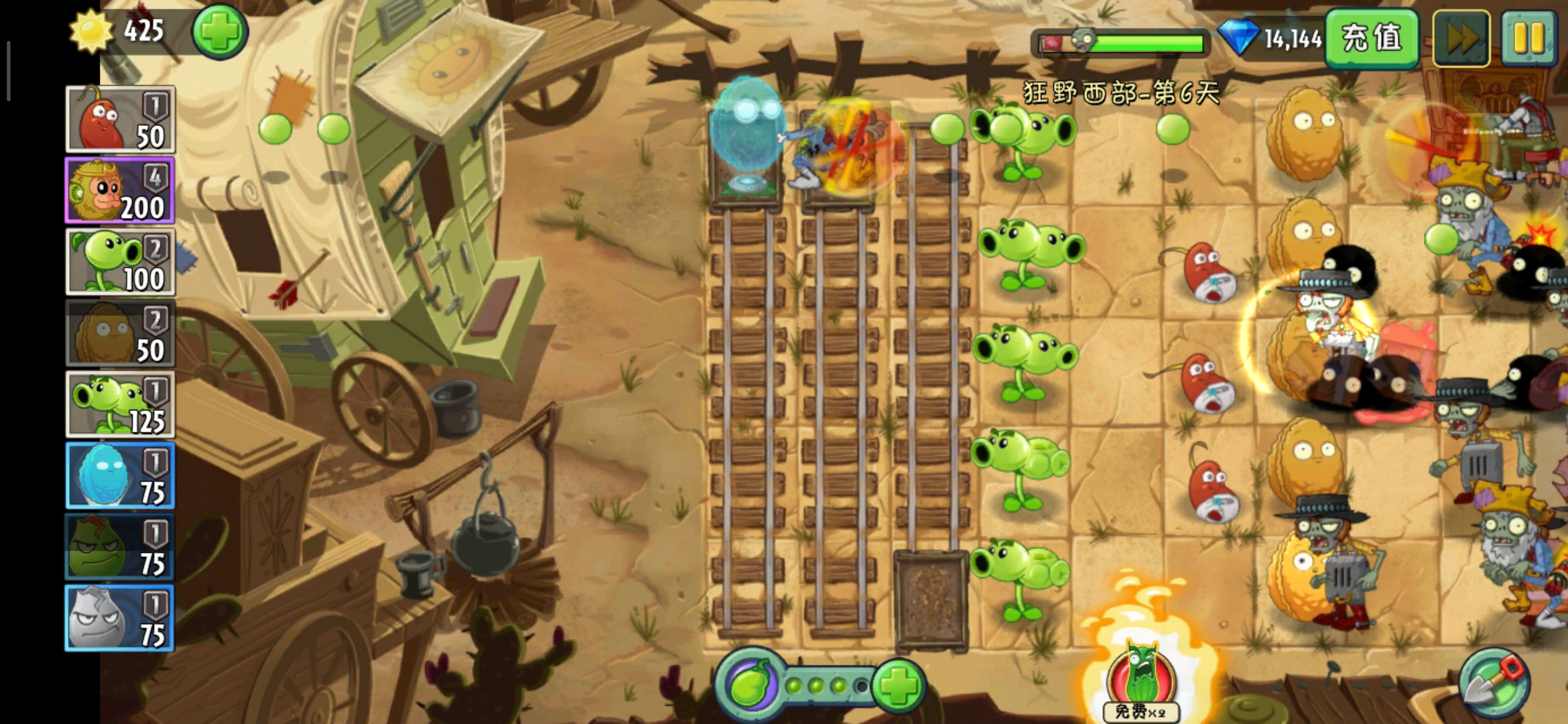The width and height of the screenshot is (1568, 724).
Task: Open the 充值 recharge shop
Action: click(1371, 38)
